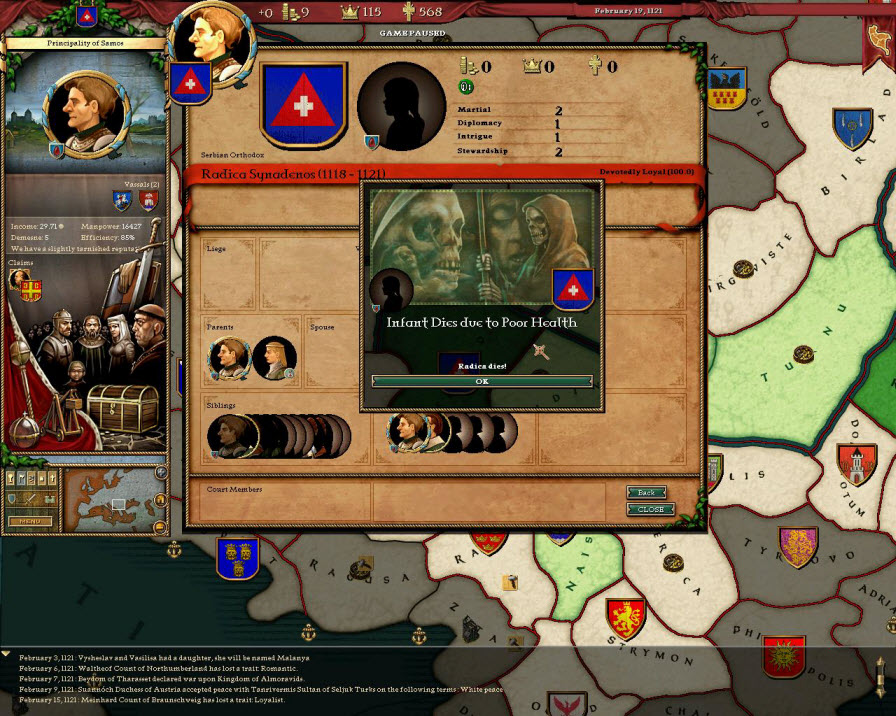The height and width of the screenshot is (716, 896).
Task: Go back from Radica's character screen
Action: click(x=647, y=492)
